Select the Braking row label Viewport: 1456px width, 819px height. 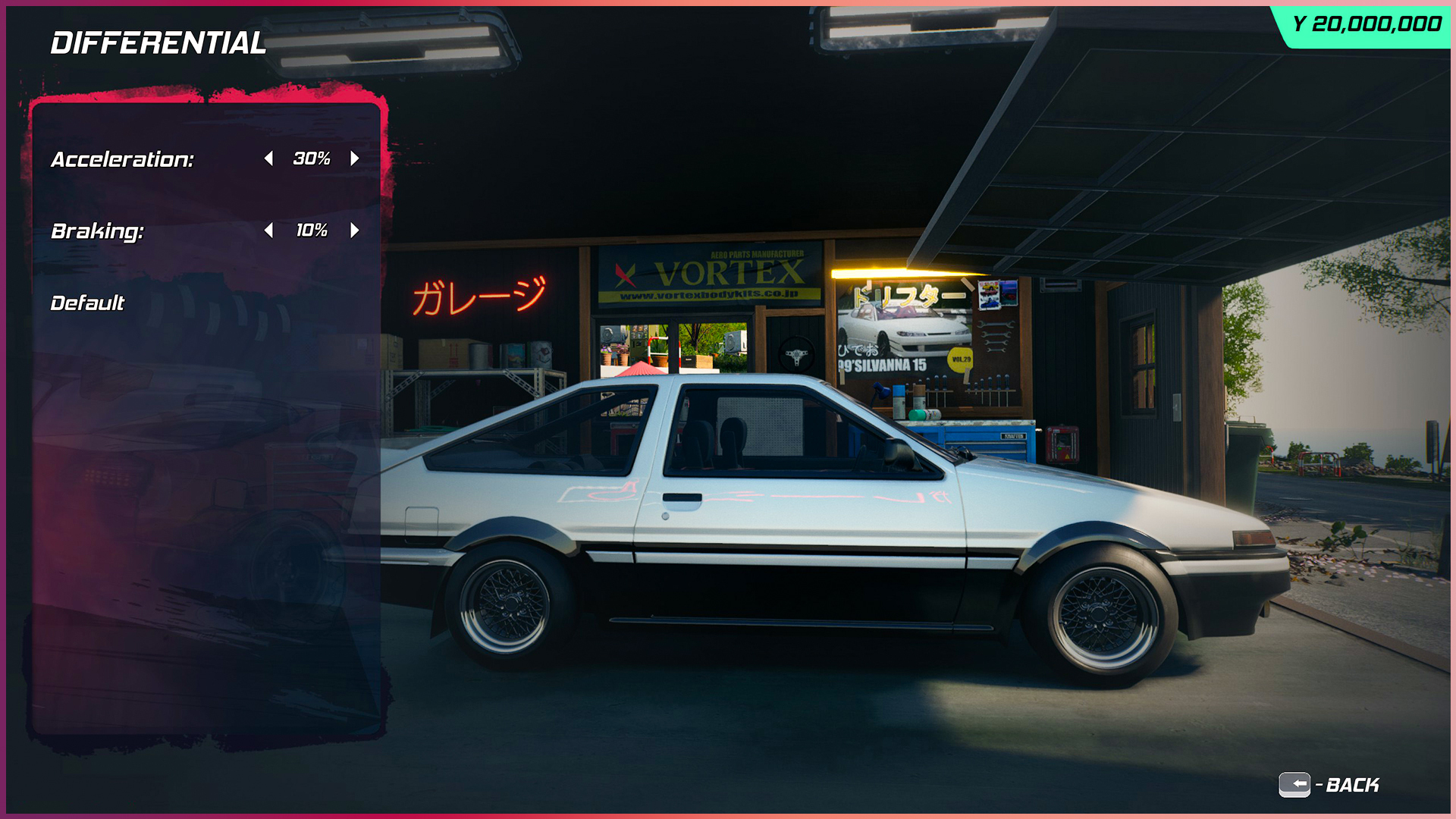pos(97,231)
